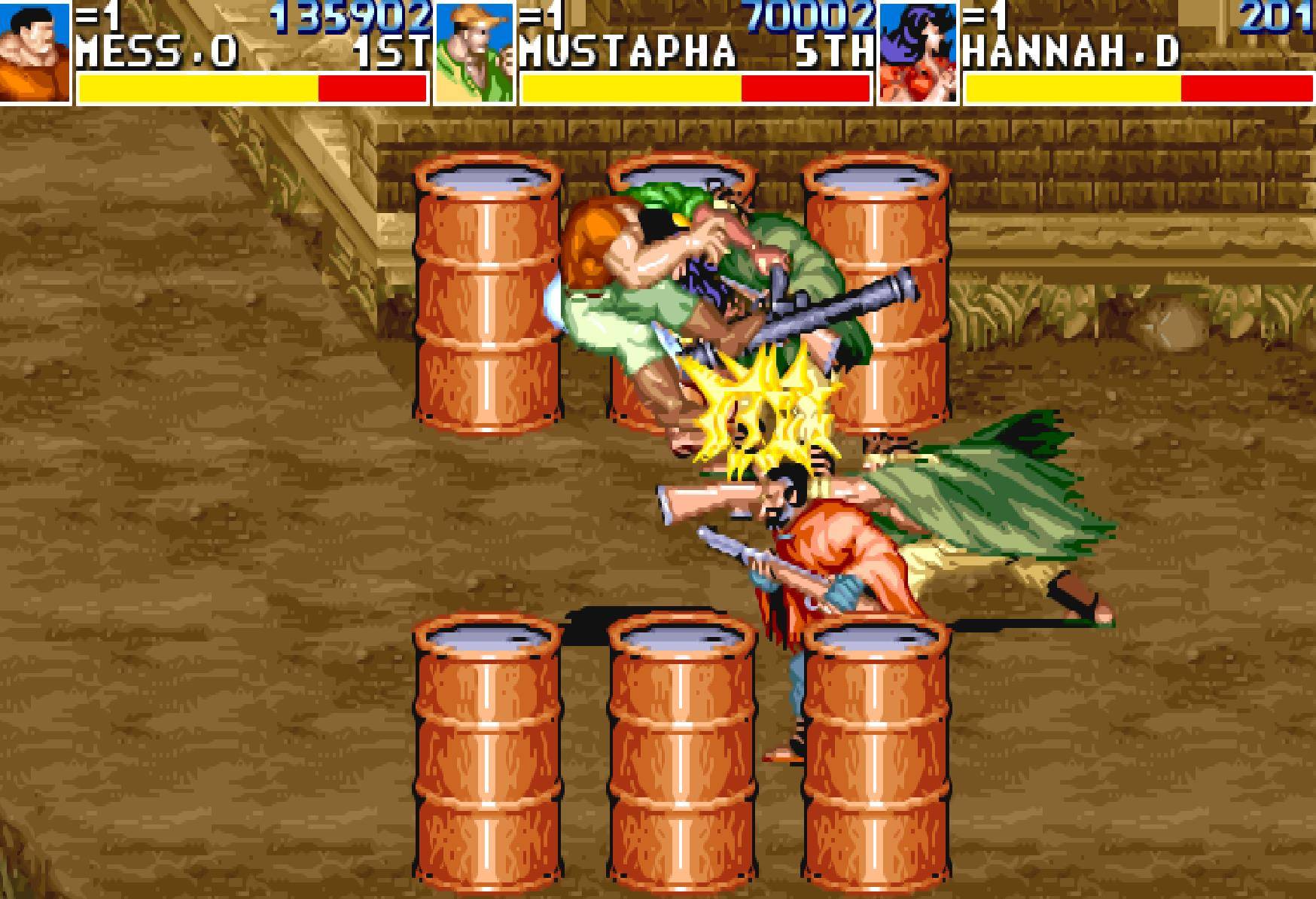Select Mustapha's portrait in the HUD

pos(474,53)
